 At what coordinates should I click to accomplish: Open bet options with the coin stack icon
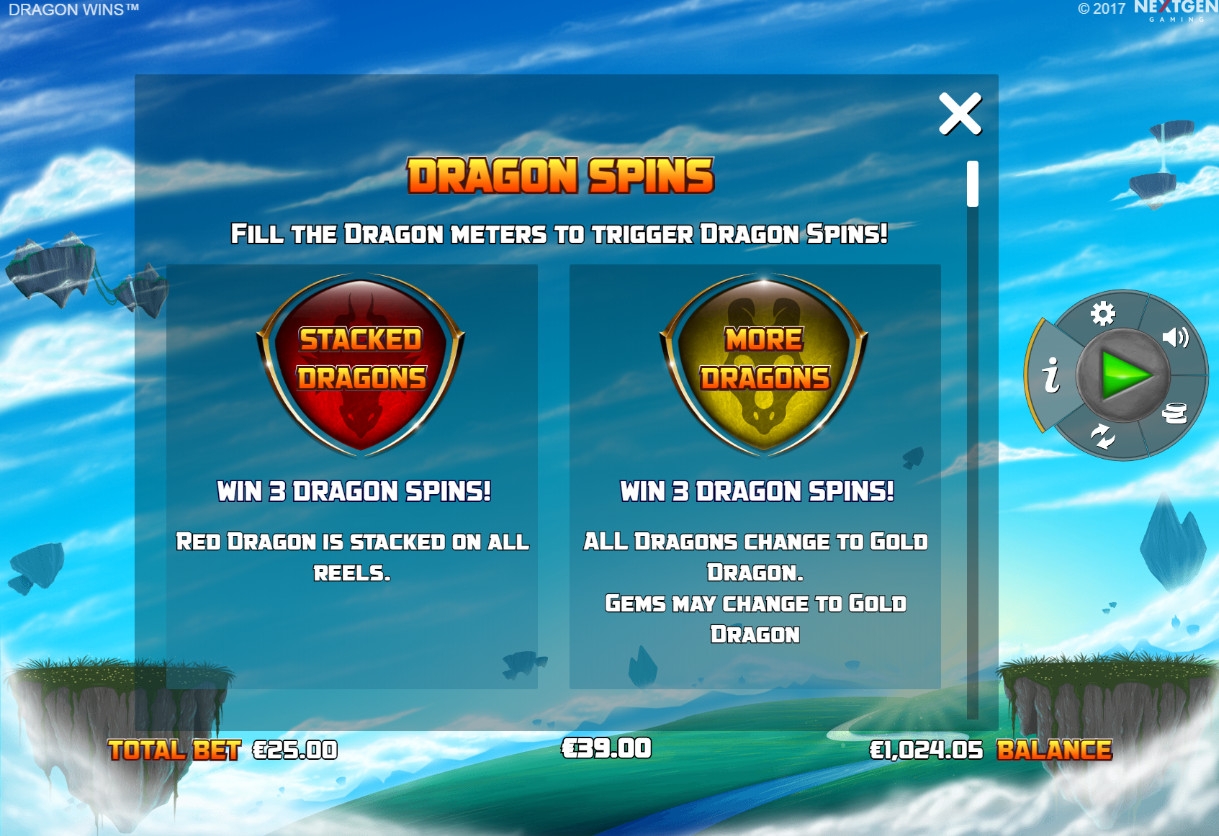tap(1176, 412)
